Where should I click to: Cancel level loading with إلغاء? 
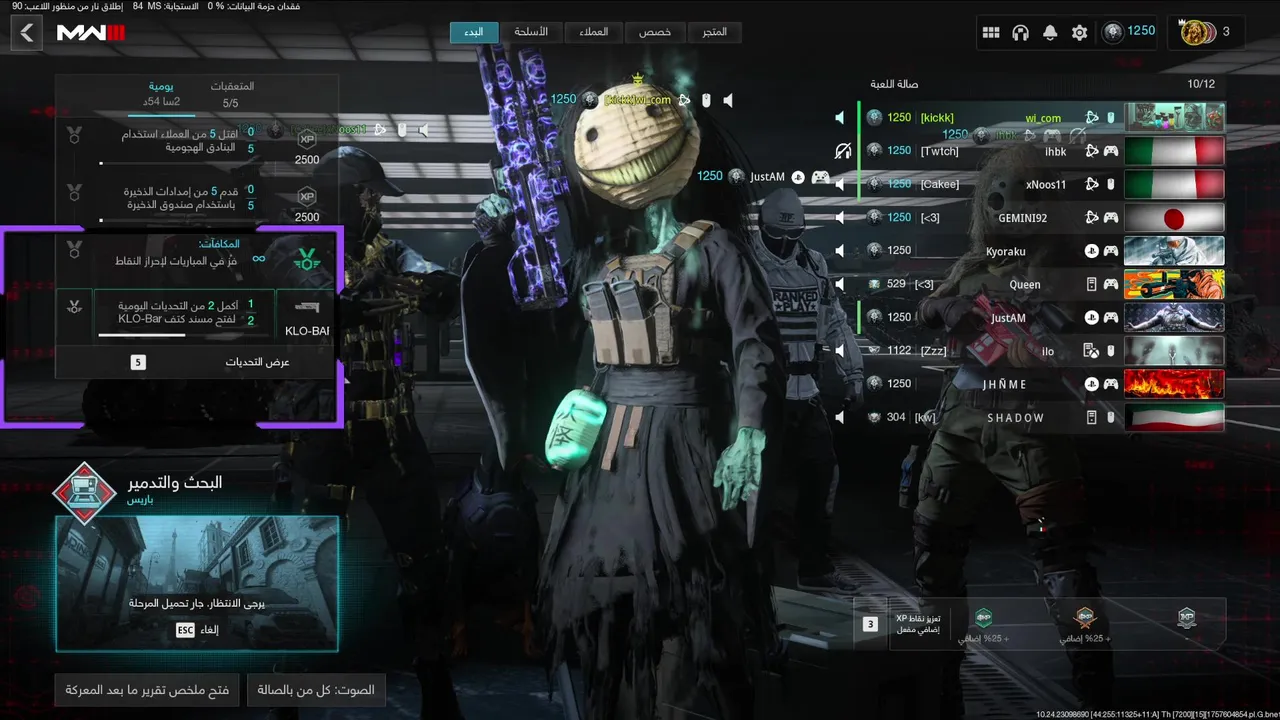(x=198, y=630)
